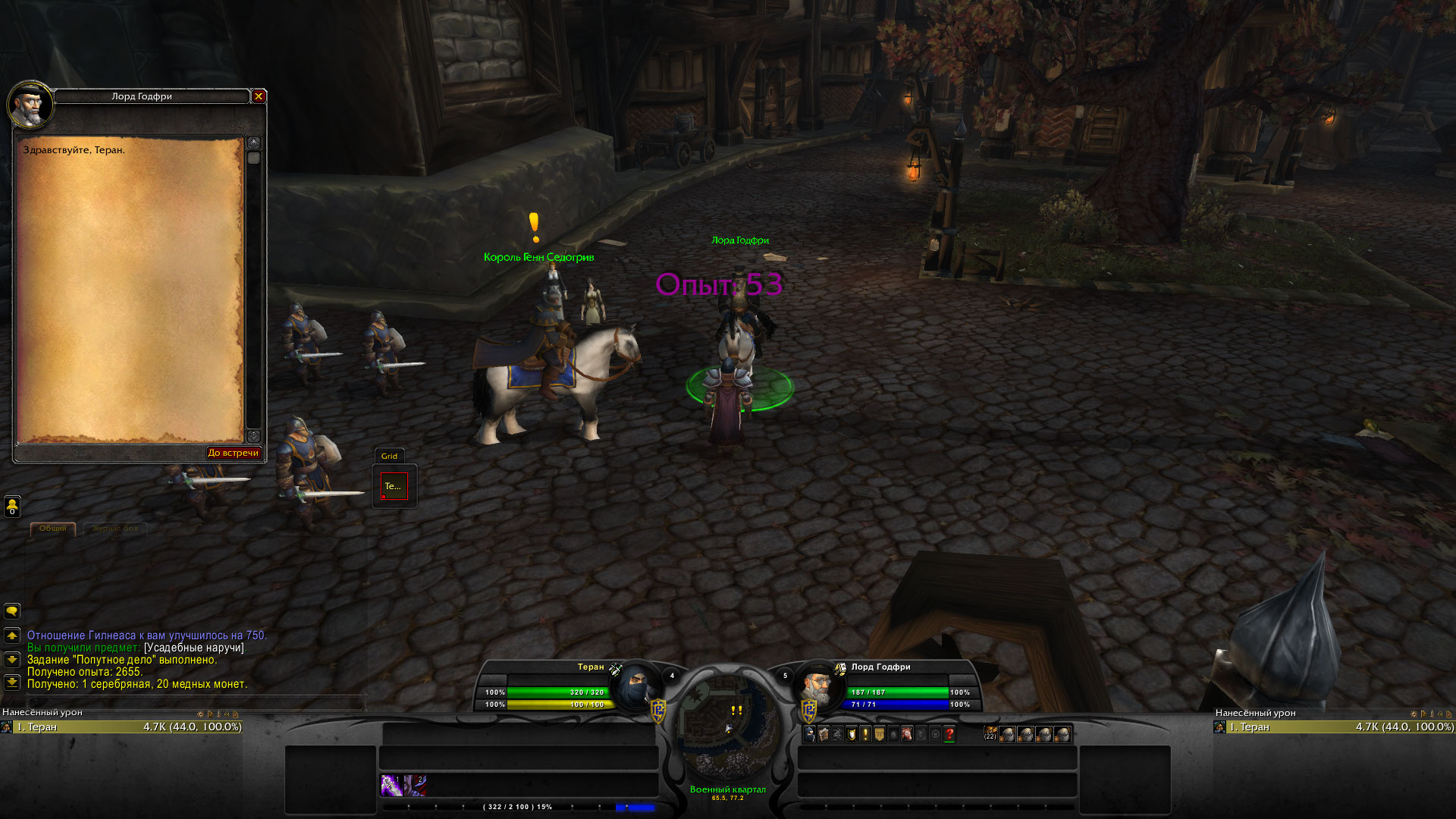This screenshot has height=819, width=1456.
Task: Open the red question mark help button
Action: tap(949, 734)
